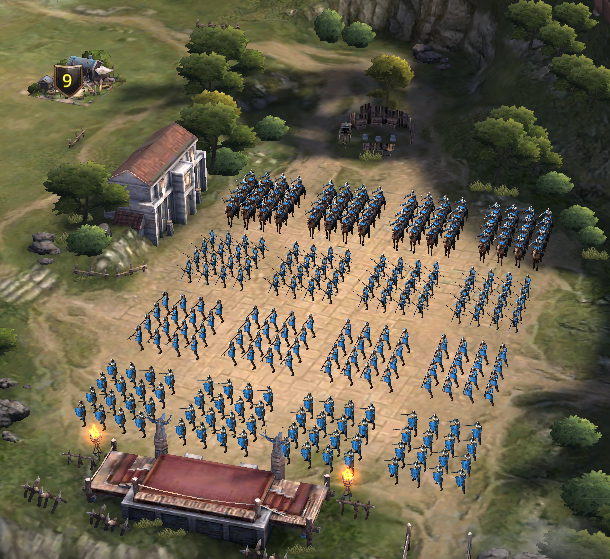The image size is (610, 559).
Task: Select the level 9 shield map marker
Action: coord(67,80)
